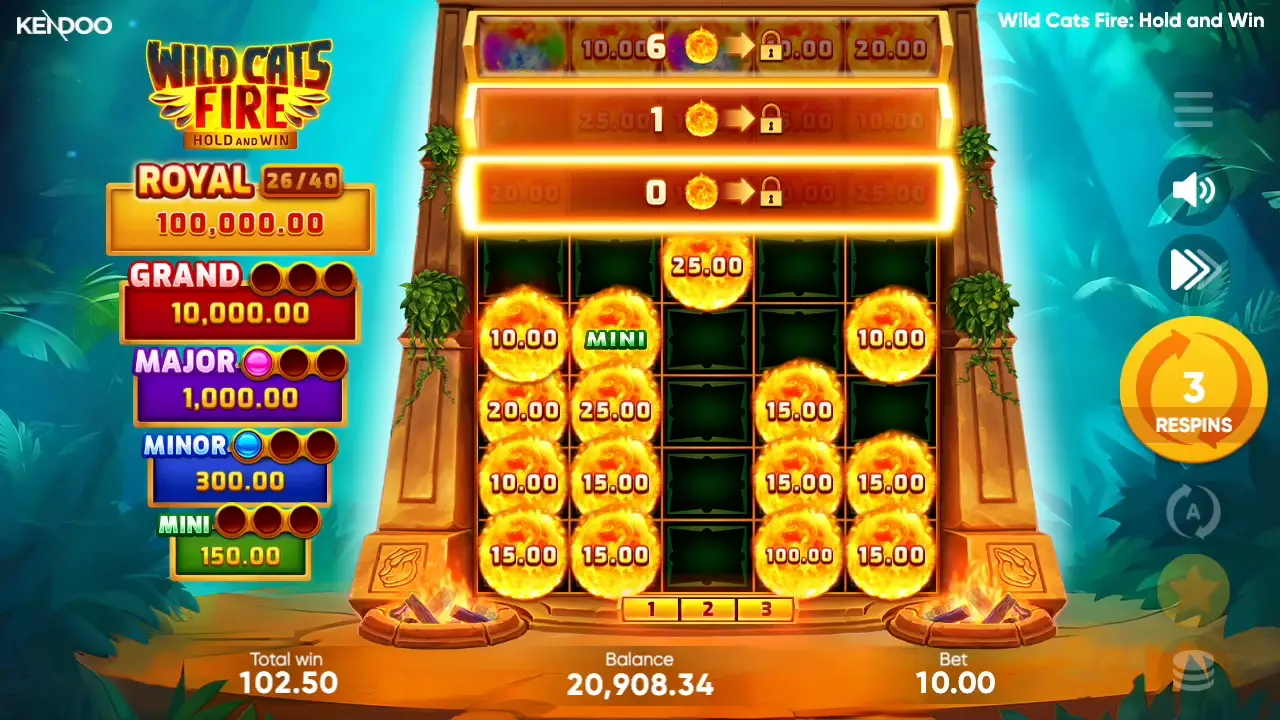Viewport: 1280px width, 720px height.
Task: Click the fire coin in the highlighted row
Action: tap(701, 192)
